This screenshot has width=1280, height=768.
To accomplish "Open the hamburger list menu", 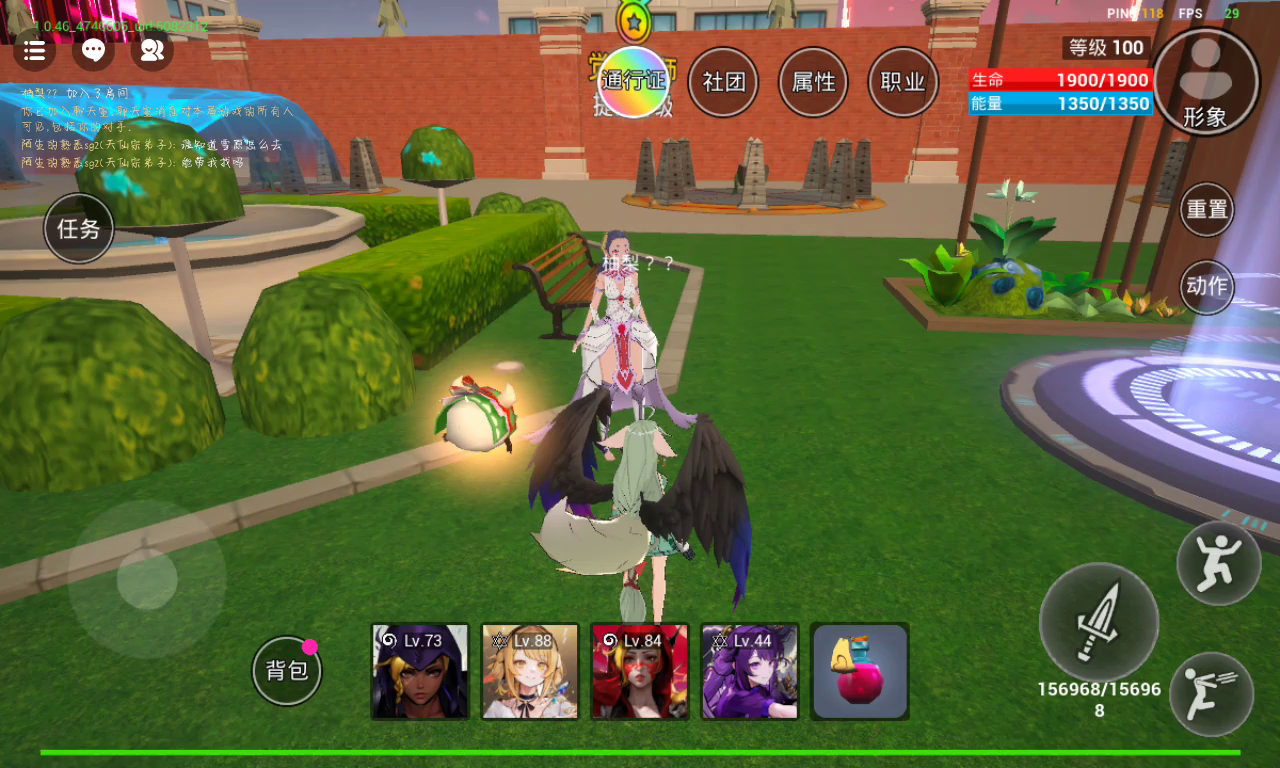I will [x=34, y=50].
